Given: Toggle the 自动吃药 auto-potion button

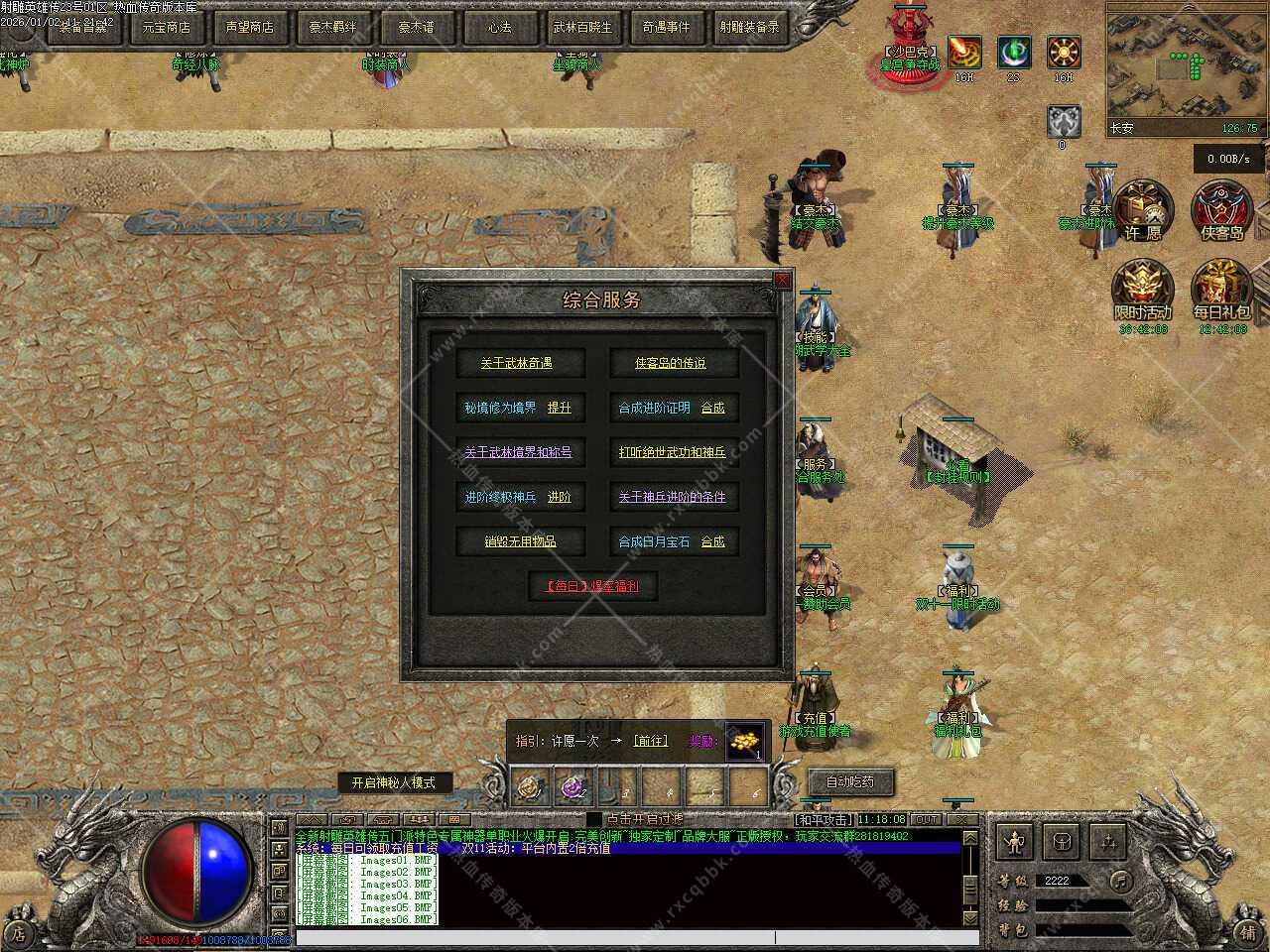Looking at the screenshot, I should [x=850, y=781].
